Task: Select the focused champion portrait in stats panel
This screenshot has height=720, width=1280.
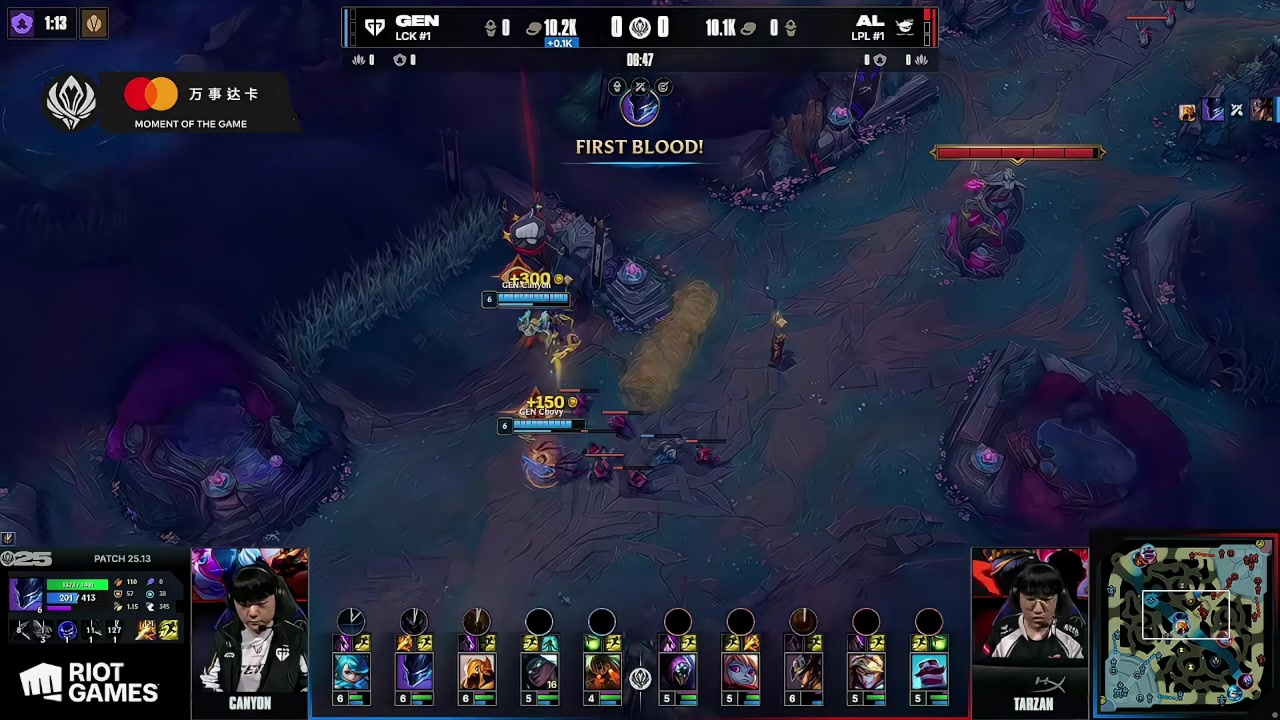Action: [x=26, y=594]
